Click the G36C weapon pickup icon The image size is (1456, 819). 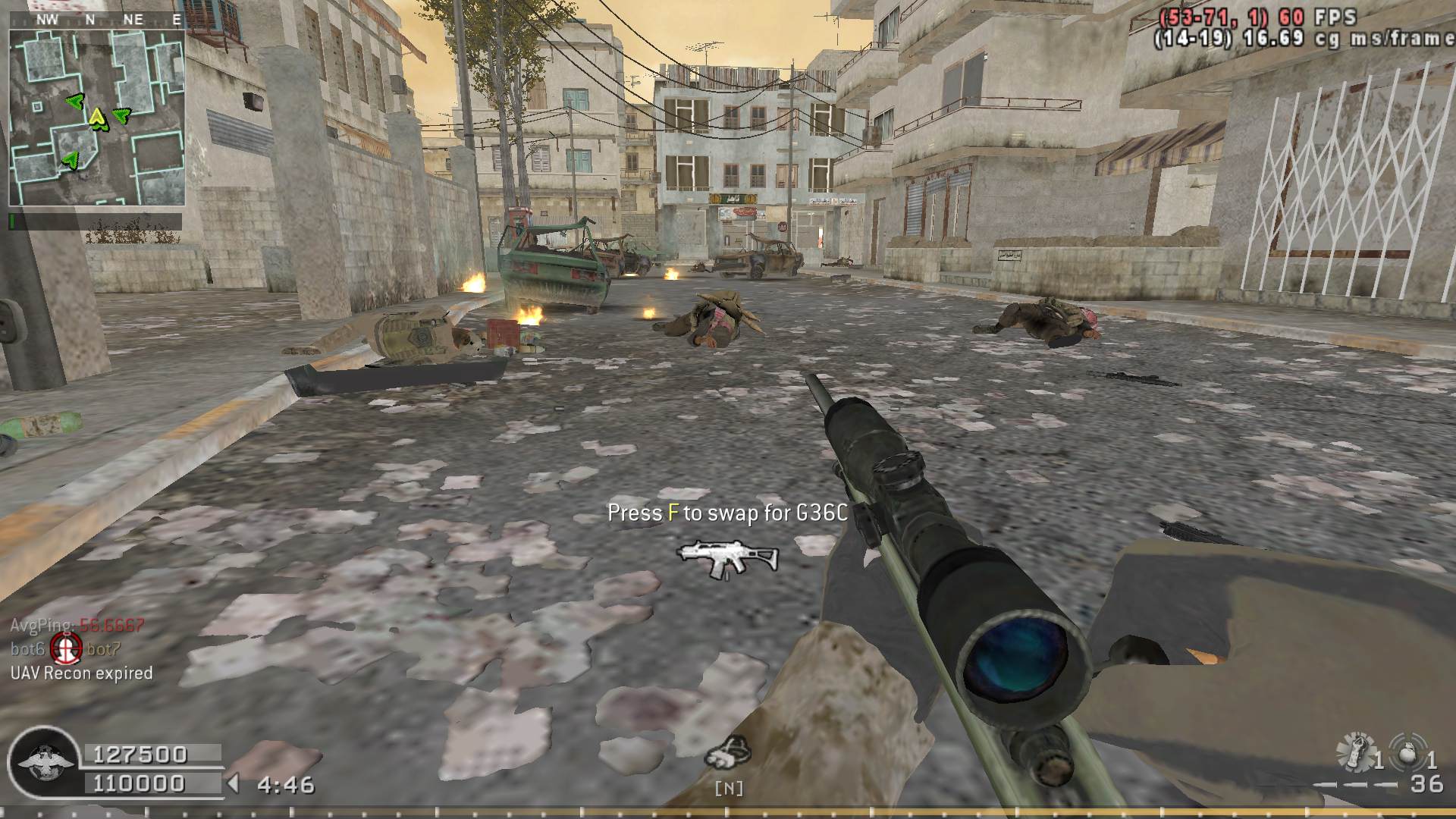pyautogui.click(x=727, y=559)
